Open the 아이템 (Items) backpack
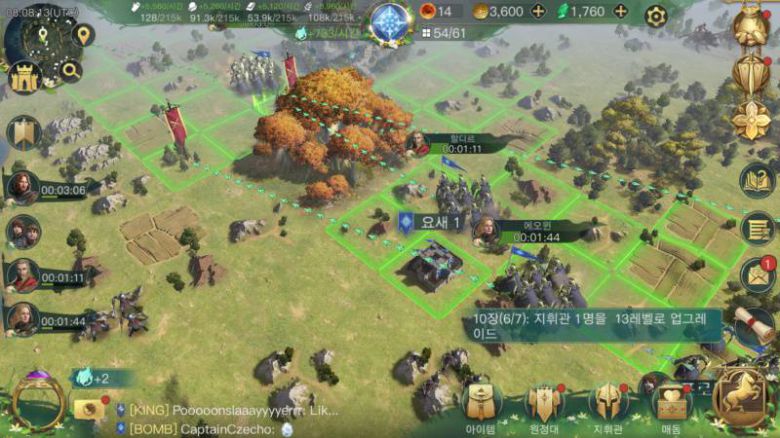 click(482, 402)
